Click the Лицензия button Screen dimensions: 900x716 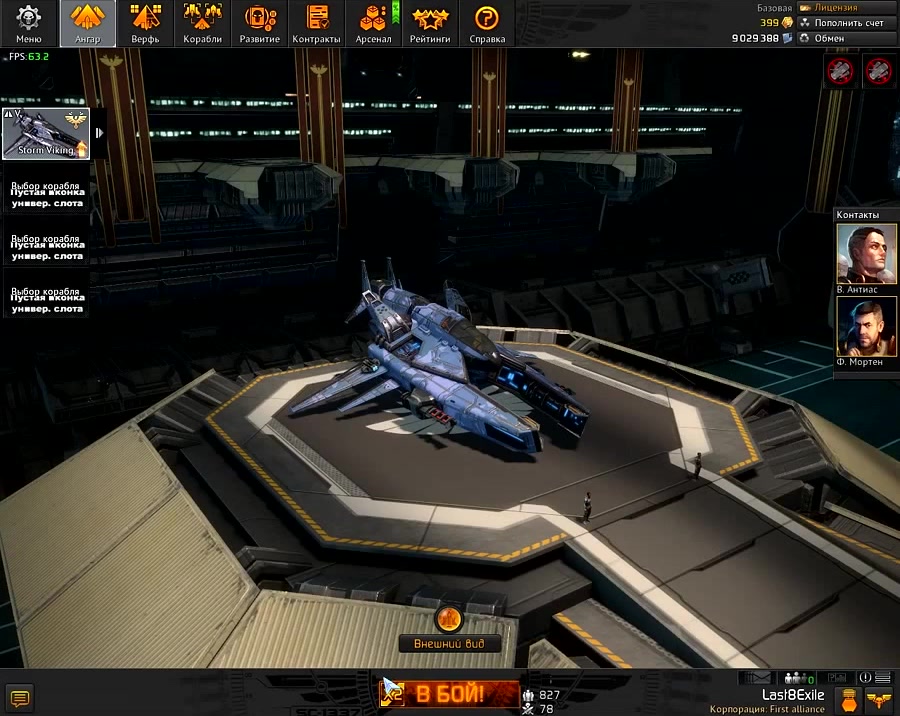[x=845, y=8]
